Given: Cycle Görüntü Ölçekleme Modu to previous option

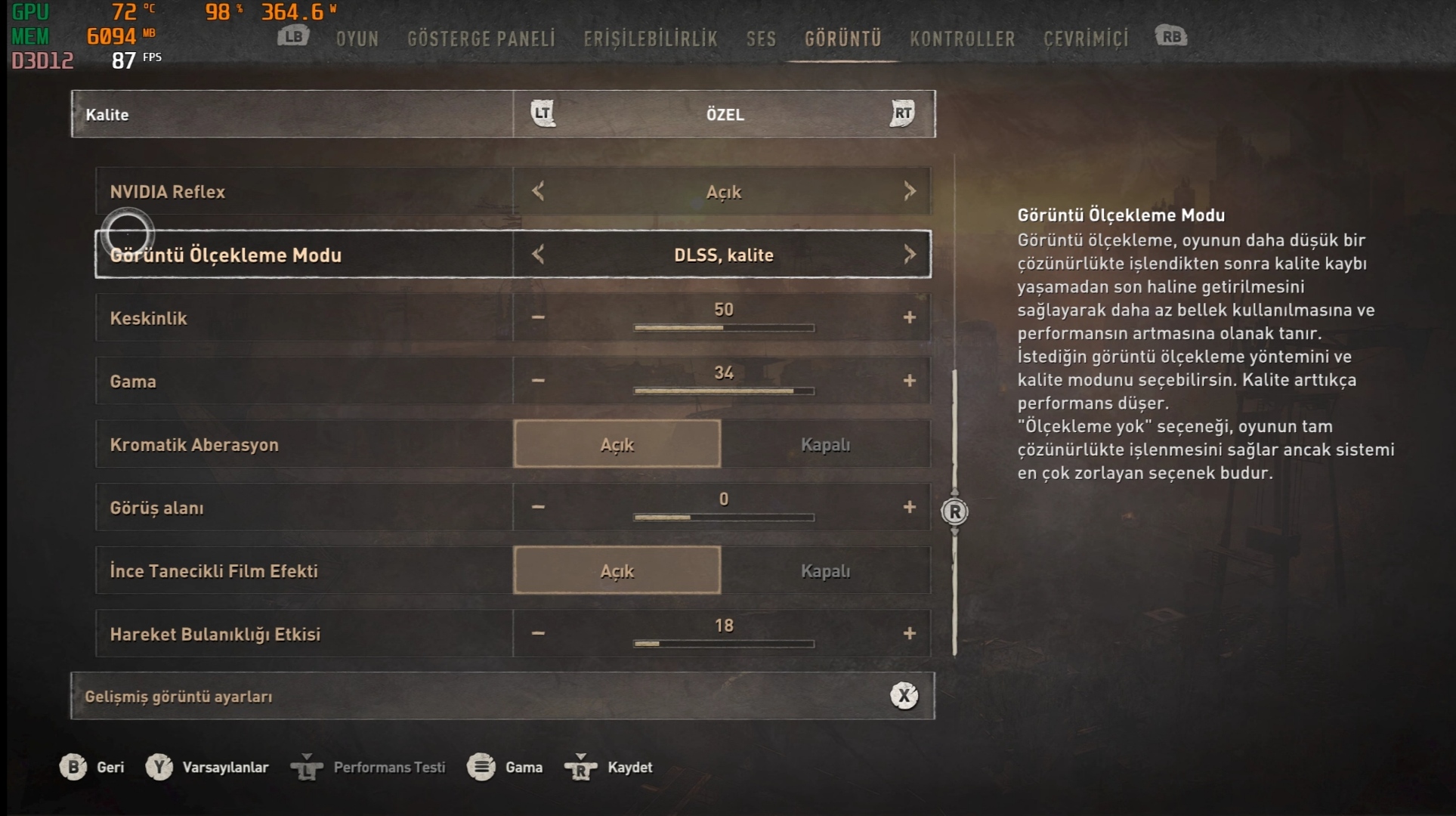Looking at the screenshot, I should click(x=538, y=255).
